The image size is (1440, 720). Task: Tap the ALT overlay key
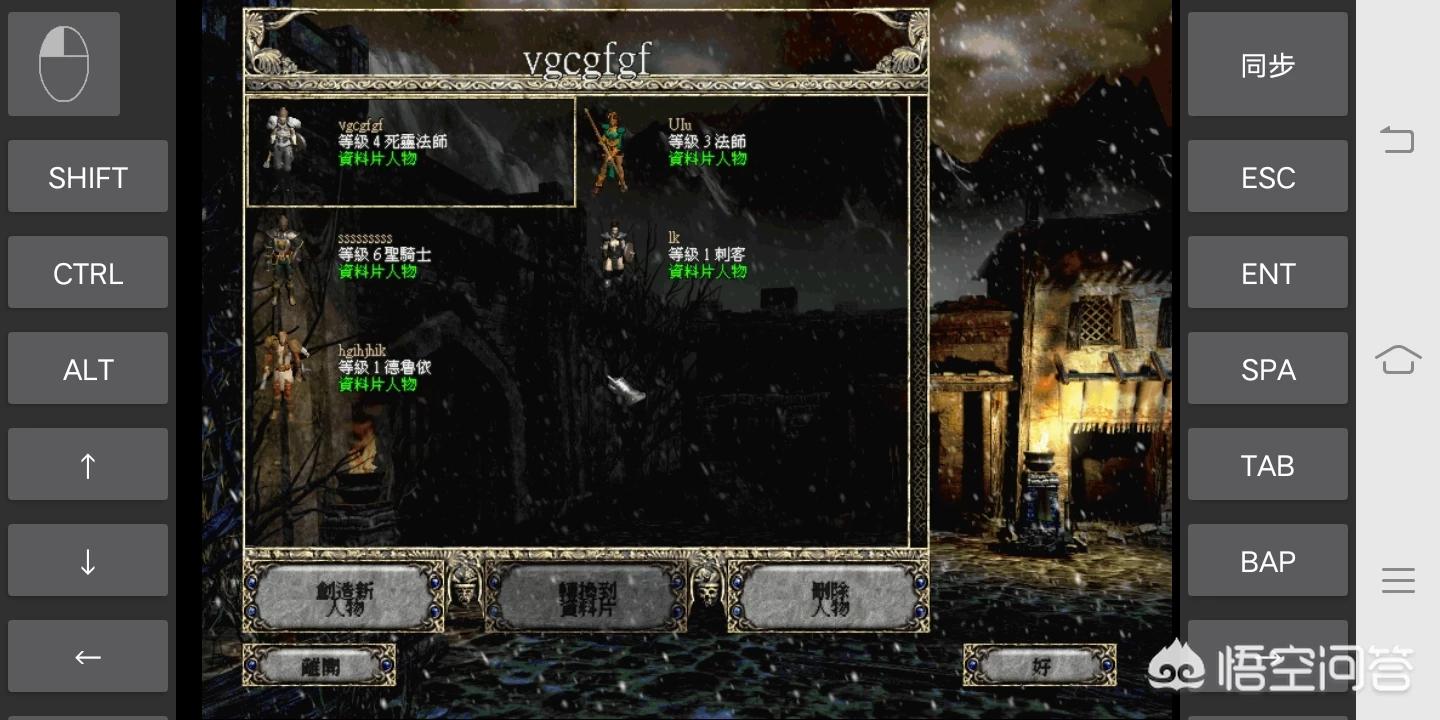(88, 369)
